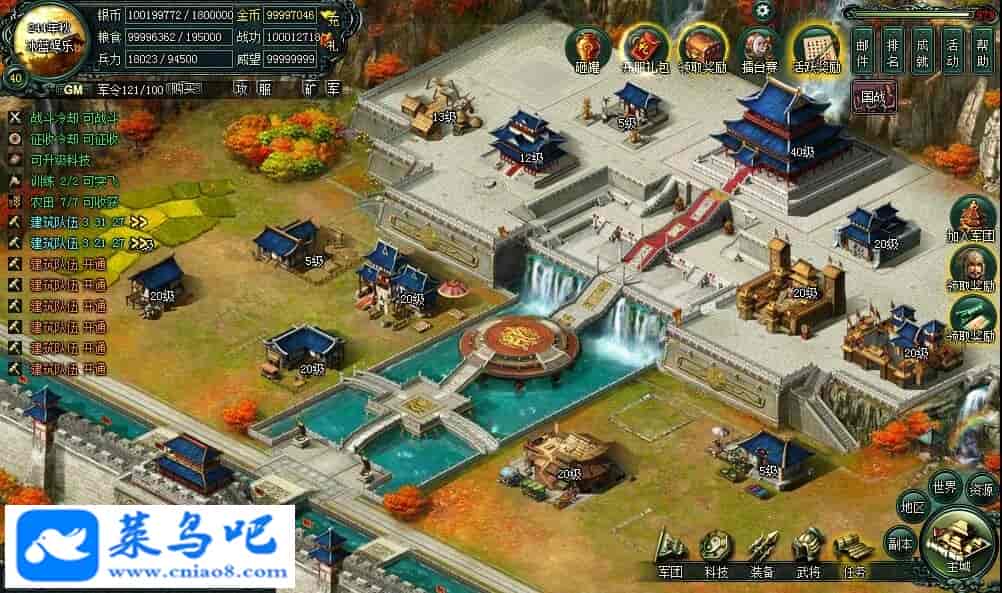Open the 科技 technology menu
Screen dimensions: 1002x593
[716, 553]
